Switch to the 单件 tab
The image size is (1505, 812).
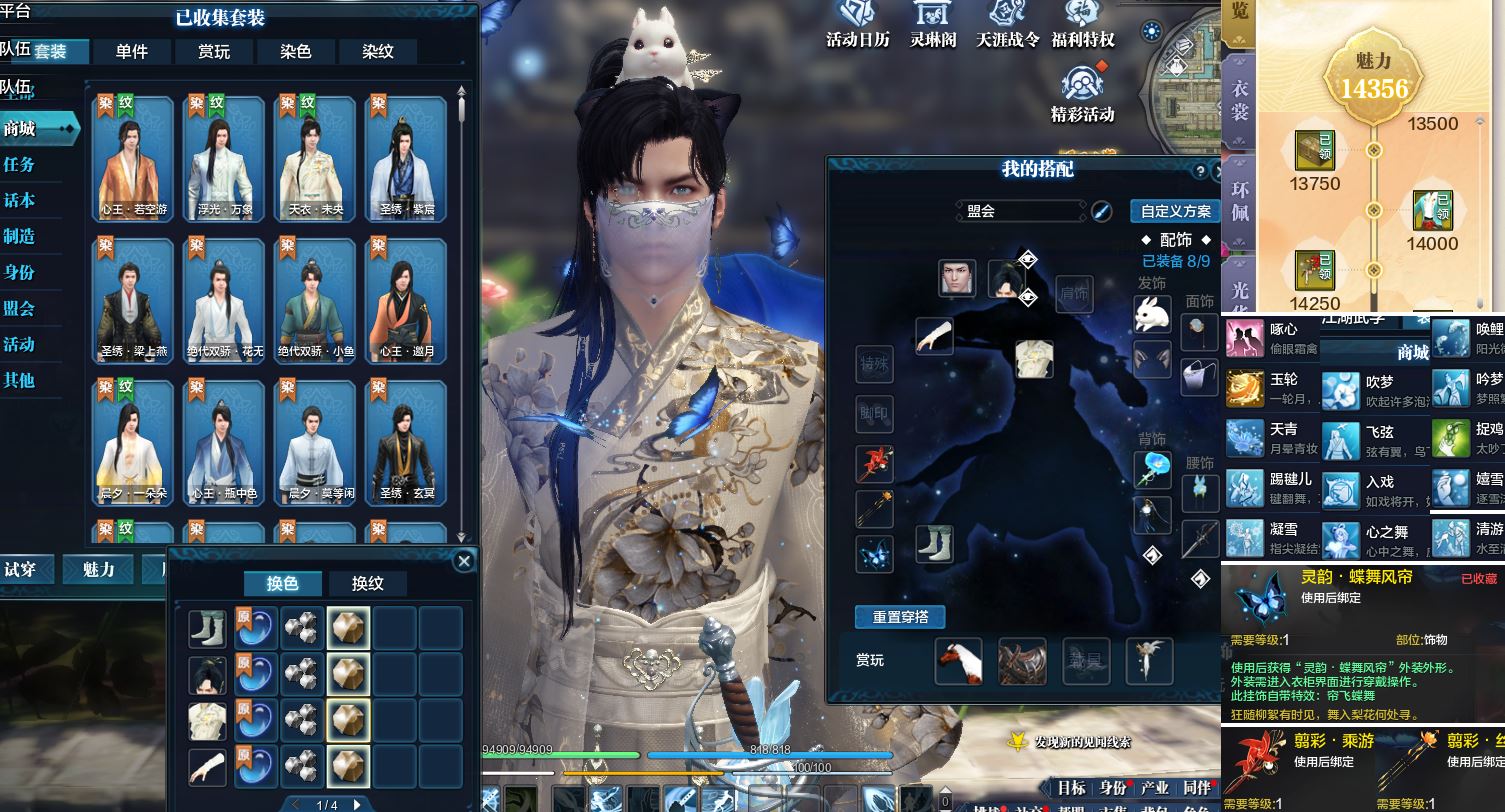click(132, 52)
